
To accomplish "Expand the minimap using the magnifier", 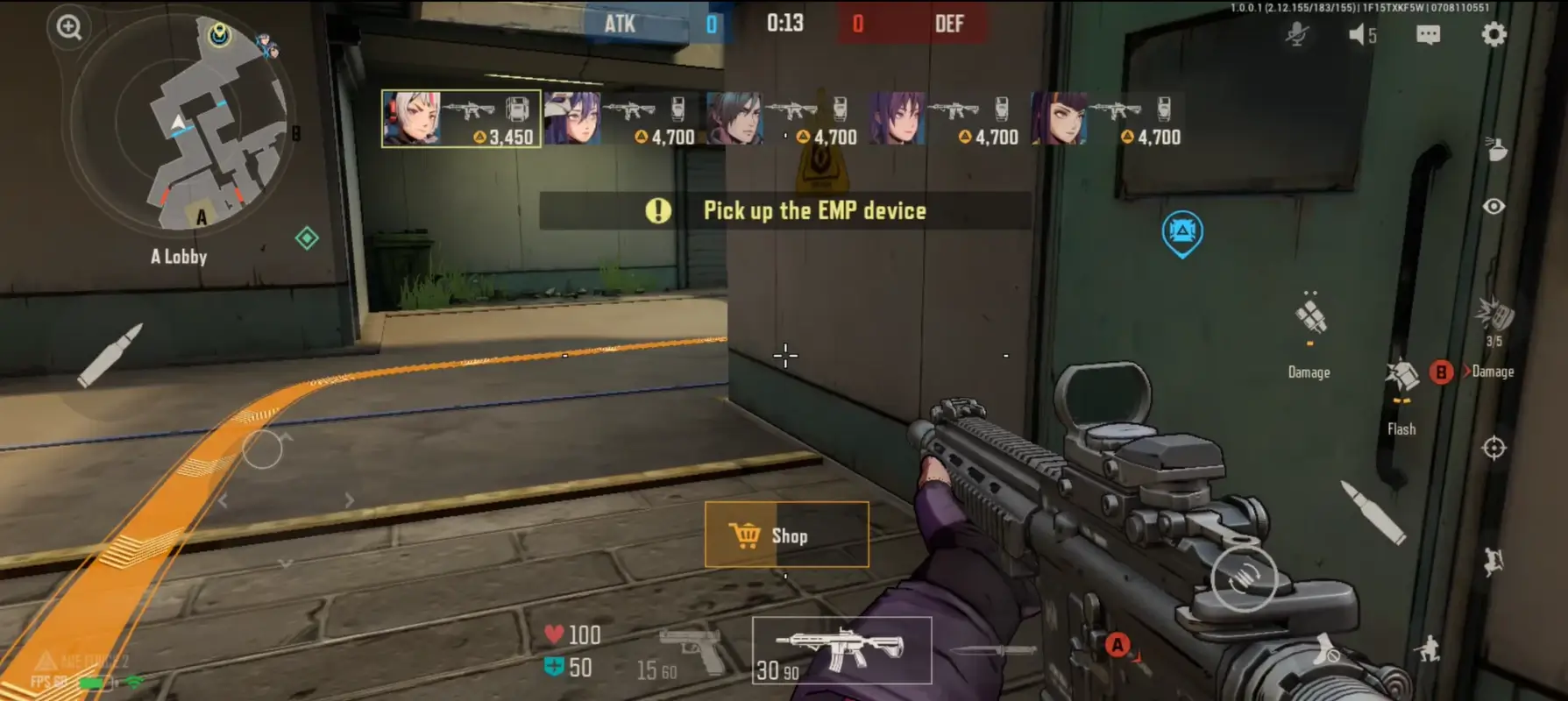I will pyautogui.click(x=67, y=28).
